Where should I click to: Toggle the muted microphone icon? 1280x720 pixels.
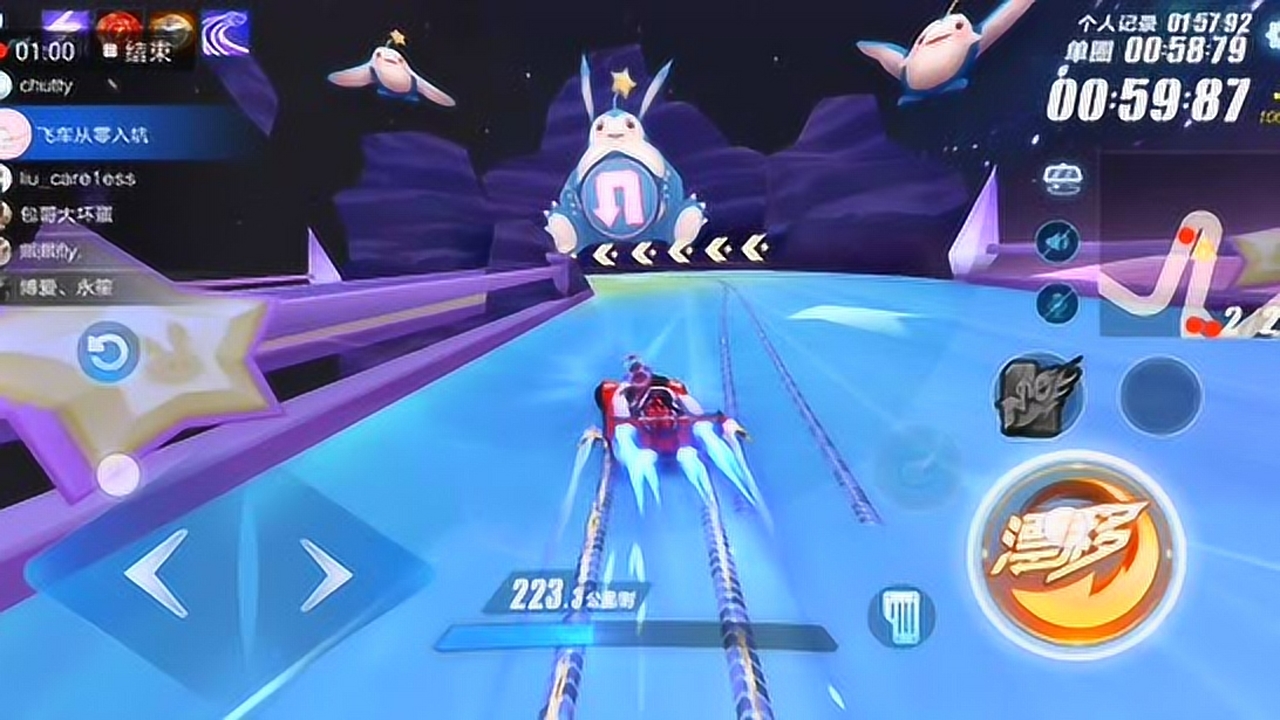point(1056,302)
